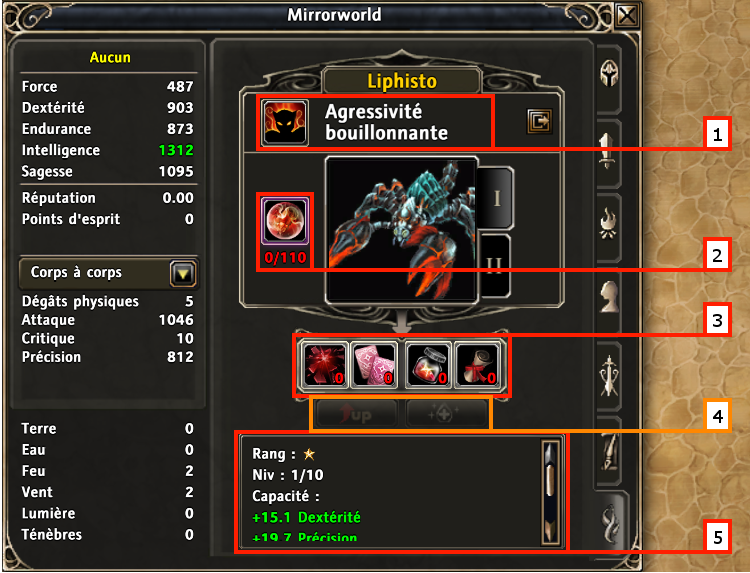The width and height of the screenshot is (750, 573).
Task: Click the exit arrow button beside the skill
Action: (x=539, y=122)
